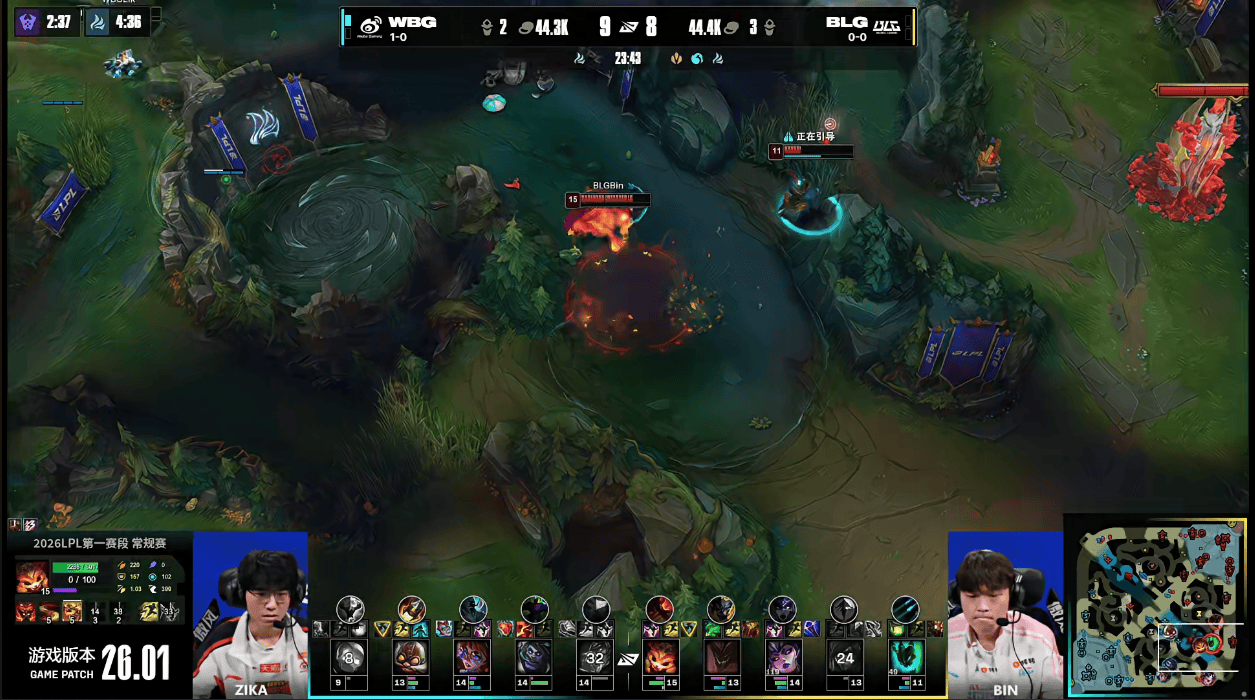
Task: Select the dead champion showing 8 seconds
Action: [349, 658]
